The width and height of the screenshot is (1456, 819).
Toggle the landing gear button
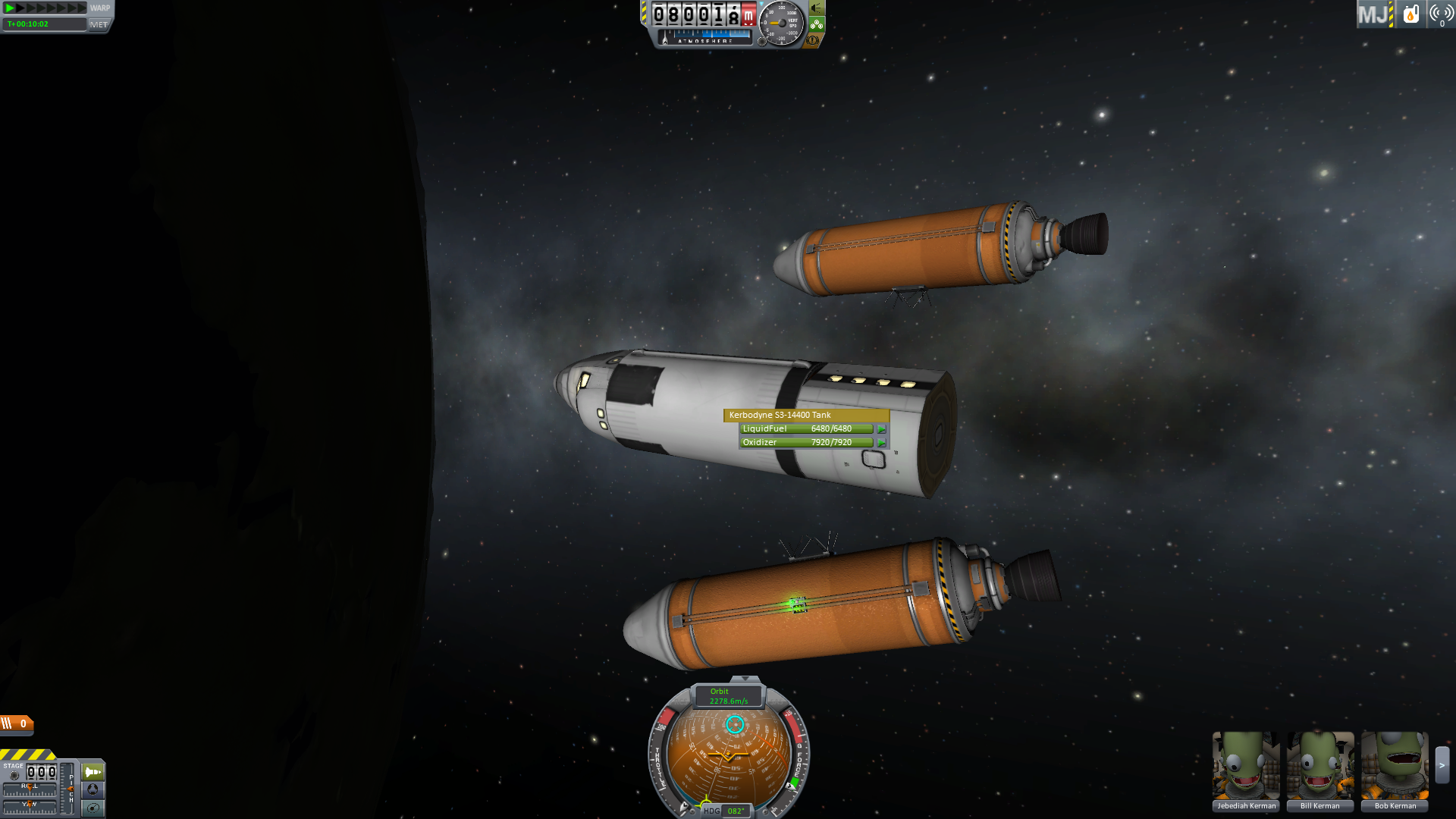(x=817, y=24)
